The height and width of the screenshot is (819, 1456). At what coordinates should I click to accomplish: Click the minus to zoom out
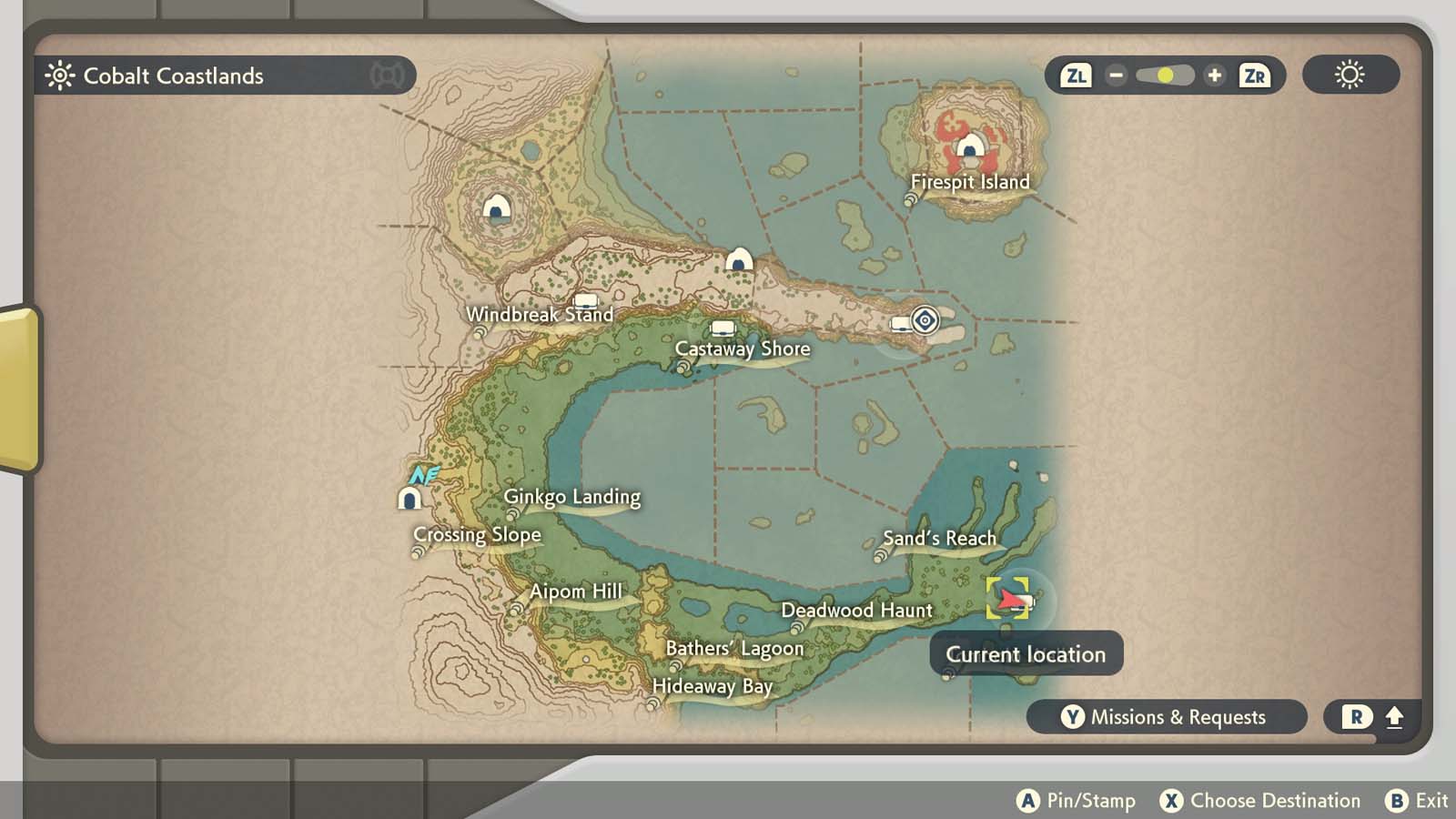[x=1115, y=76]
